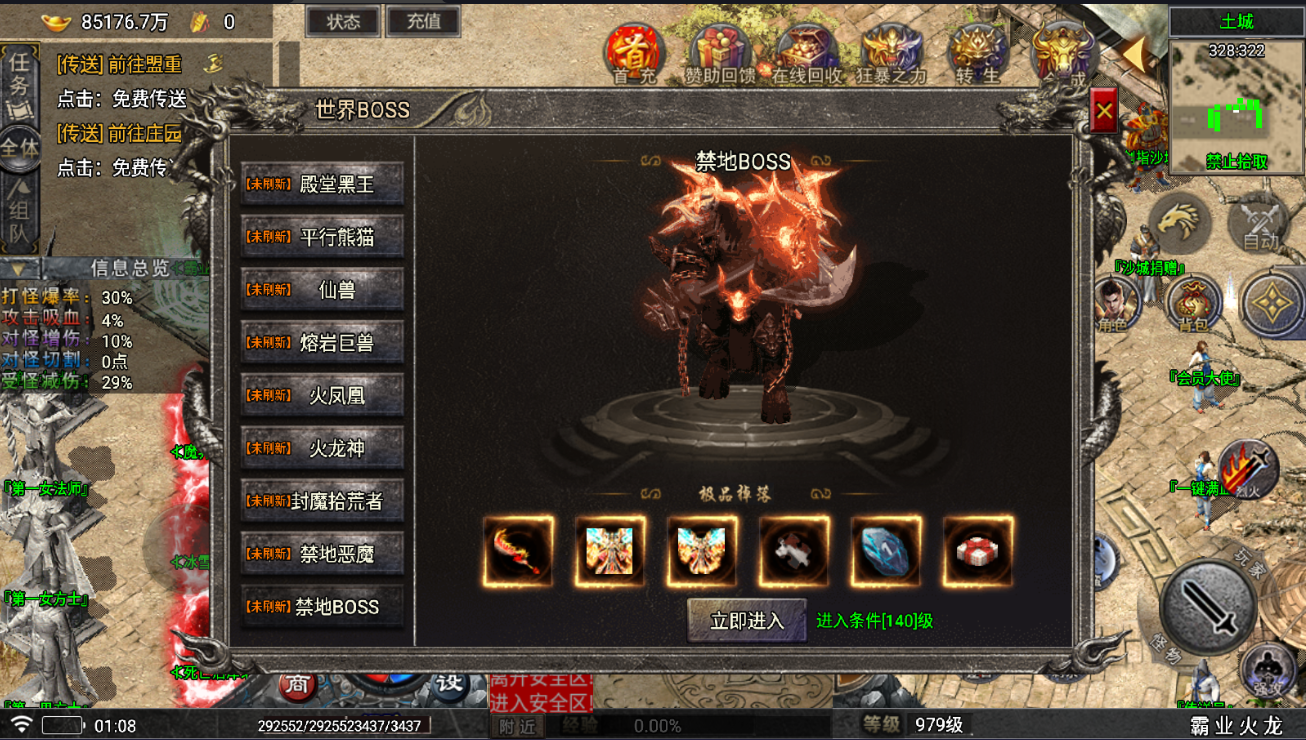1306x740 pixels.
Task: Open the 充值 recharge button
Action: tap(424, 21)
